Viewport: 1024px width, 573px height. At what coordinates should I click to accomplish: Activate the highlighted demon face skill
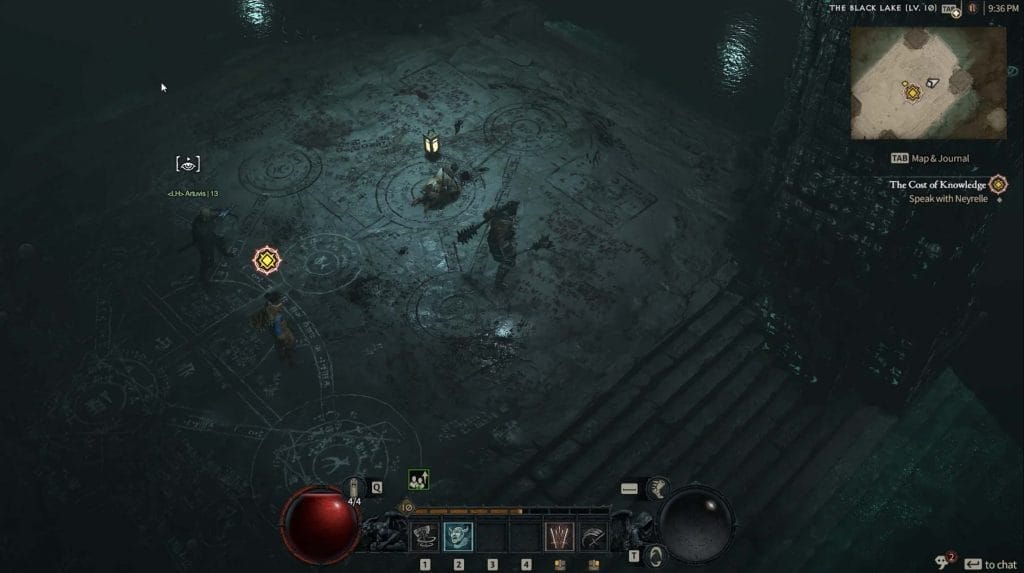tap(459, 537)
